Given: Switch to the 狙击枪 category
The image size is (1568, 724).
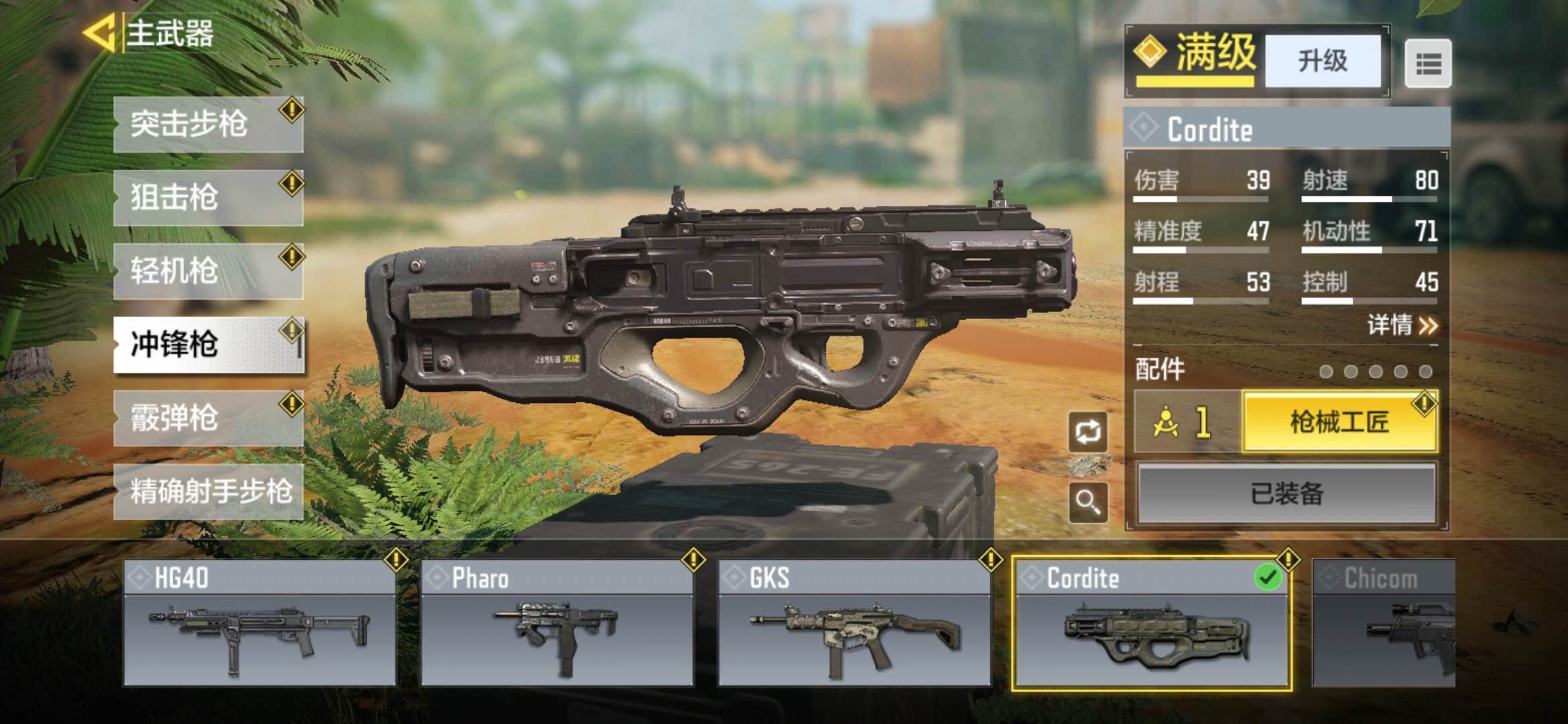Looking at the screenshot, I should (208, 198).
